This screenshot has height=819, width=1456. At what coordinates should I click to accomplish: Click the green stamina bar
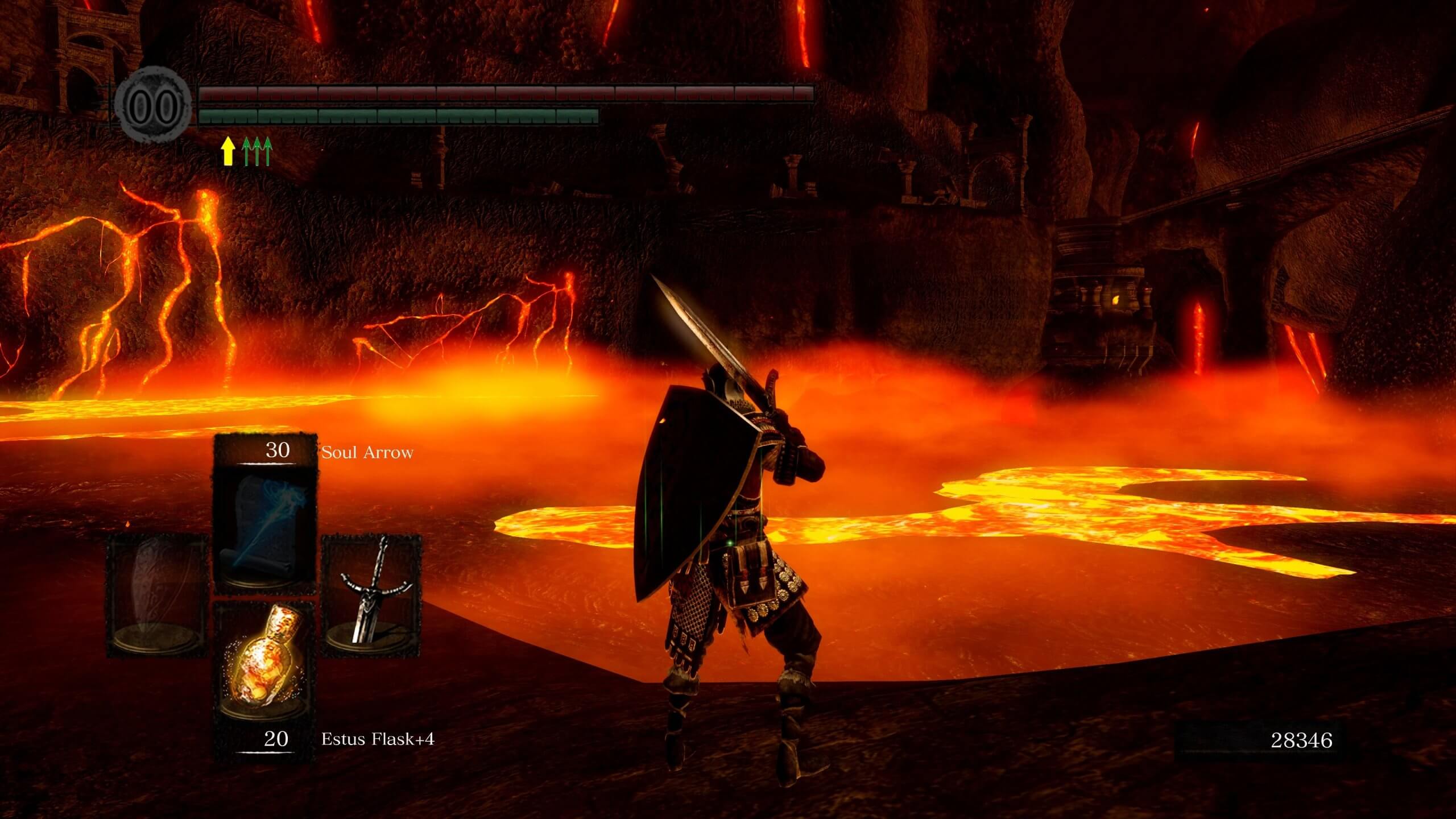398,115
